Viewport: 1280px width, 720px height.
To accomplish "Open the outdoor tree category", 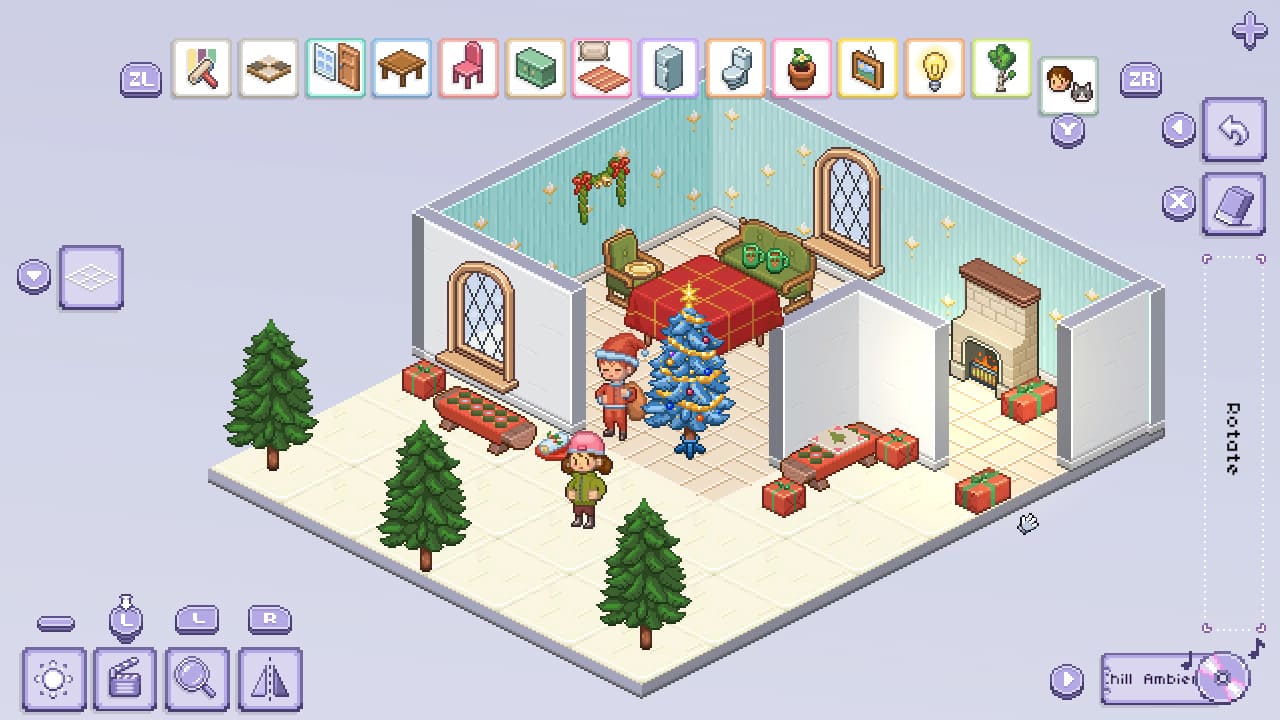I will 1001,68.
